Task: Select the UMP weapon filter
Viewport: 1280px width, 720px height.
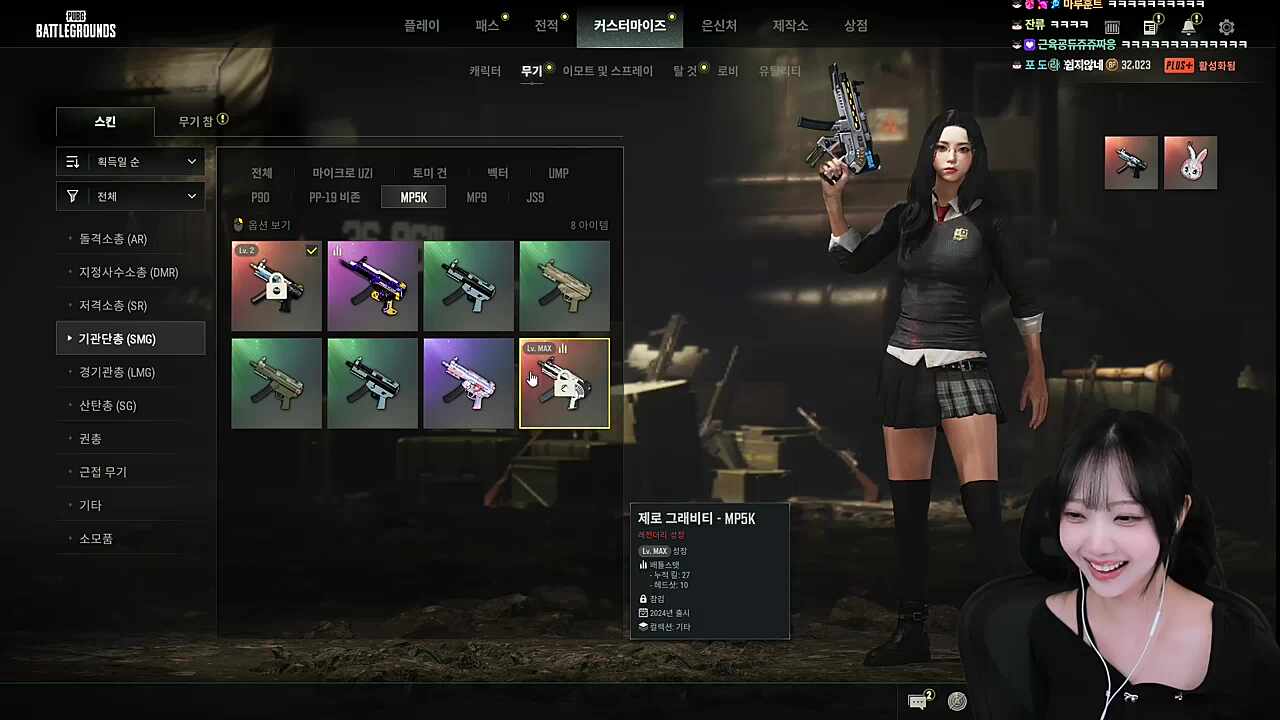Action: [x=558, y=174]
